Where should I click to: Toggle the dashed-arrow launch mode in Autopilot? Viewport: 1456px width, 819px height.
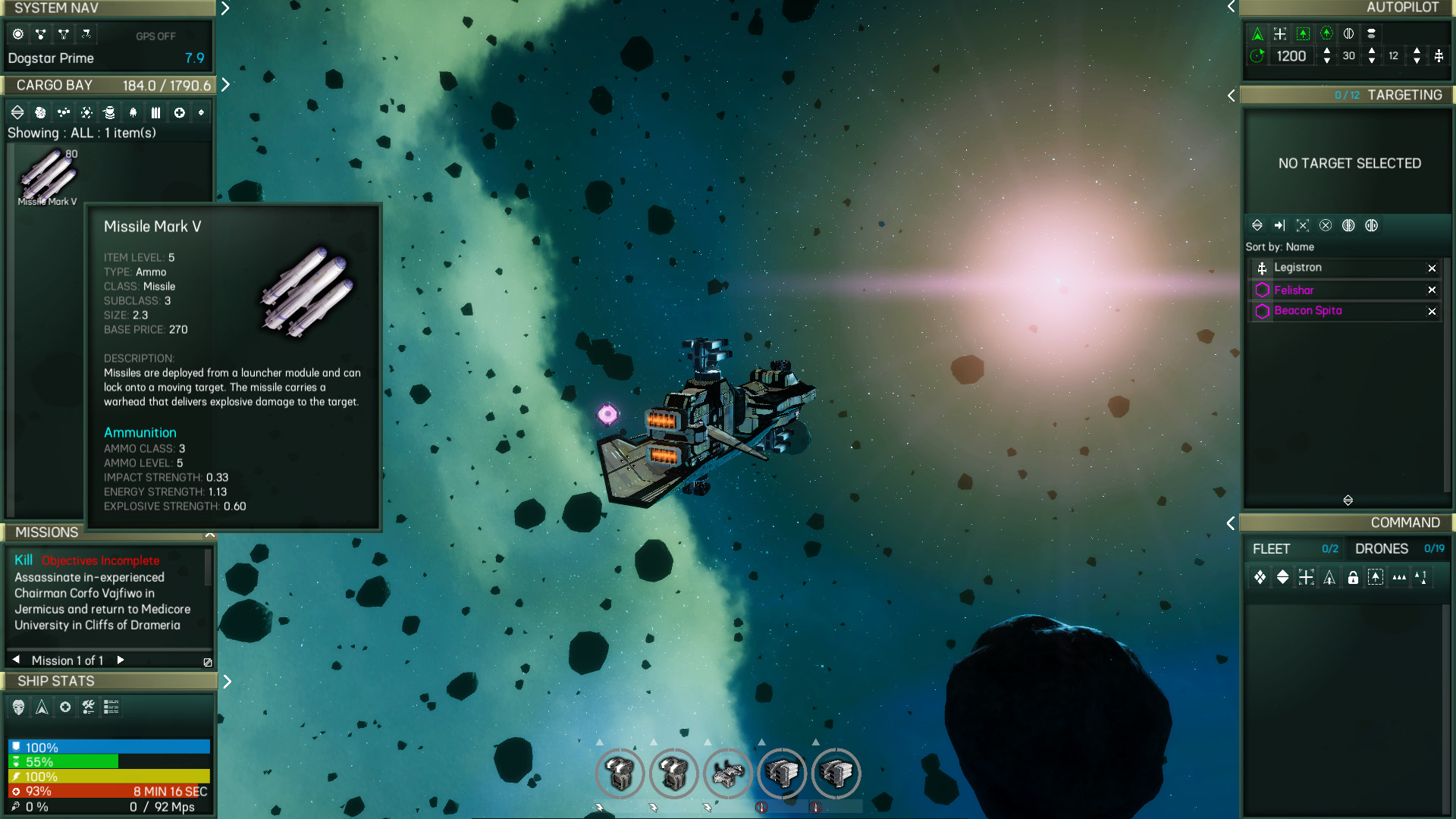point(1303,33)
